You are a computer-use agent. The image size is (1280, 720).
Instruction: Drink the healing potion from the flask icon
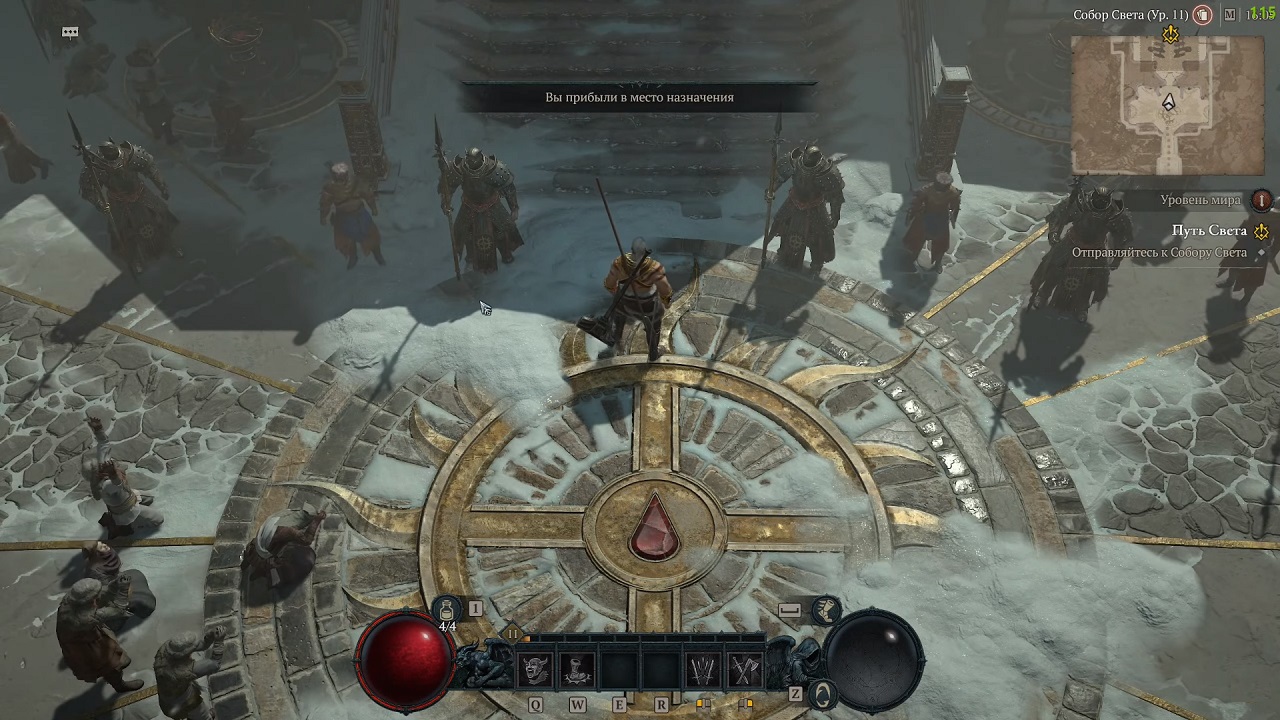[x=448, y=609]
